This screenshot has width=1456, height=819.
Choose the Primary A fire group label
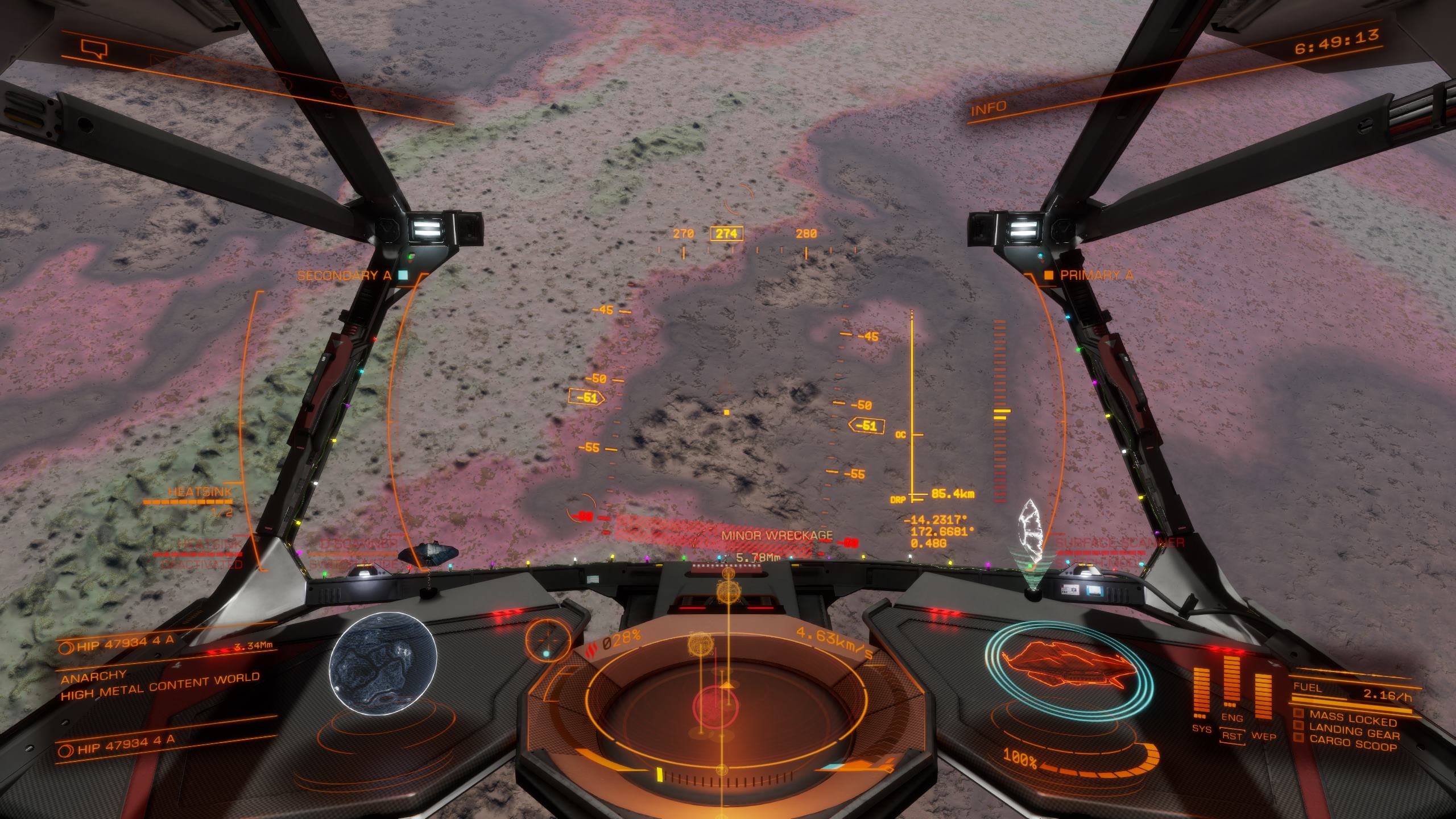(x=1096, y=275)
